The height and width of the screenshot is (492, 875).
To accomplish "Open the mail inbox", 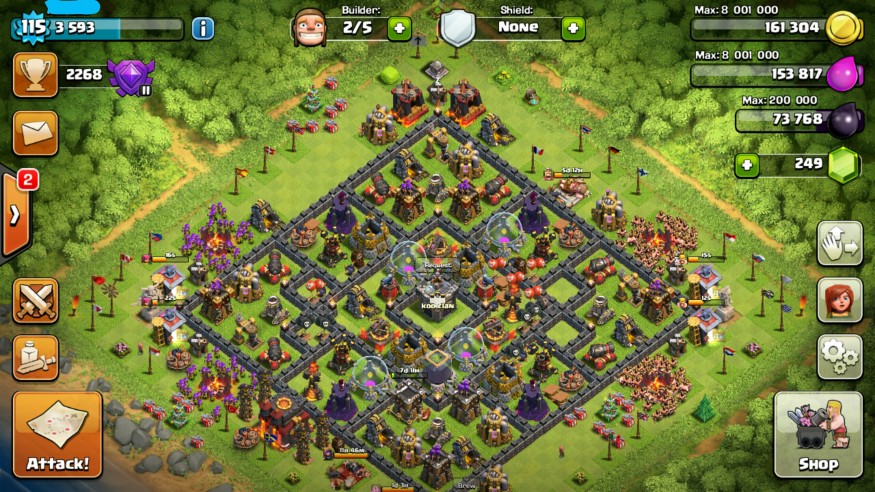I will coord(35,131).
